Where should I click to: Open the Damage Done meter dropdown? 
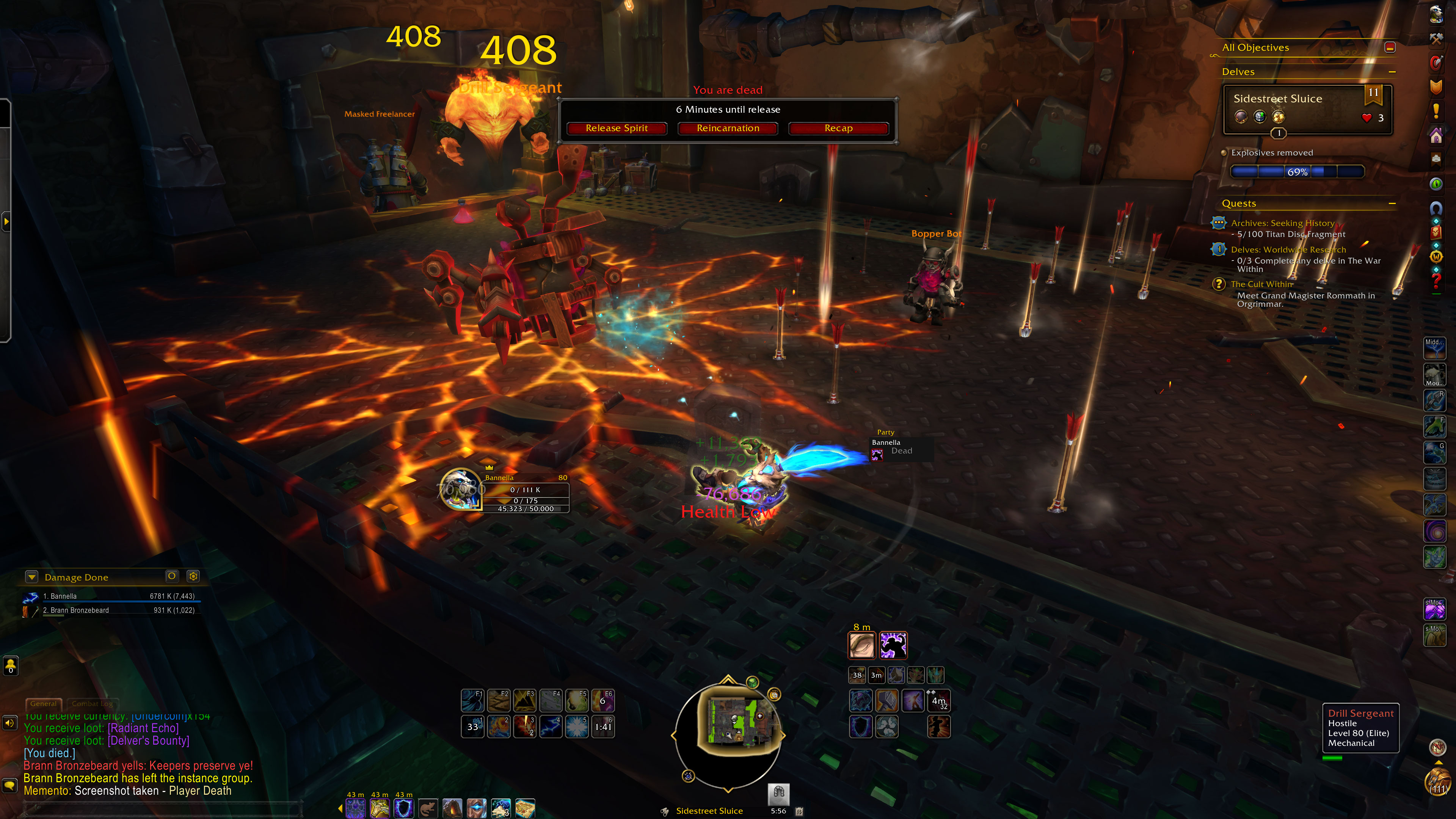(x=32, y=577)
